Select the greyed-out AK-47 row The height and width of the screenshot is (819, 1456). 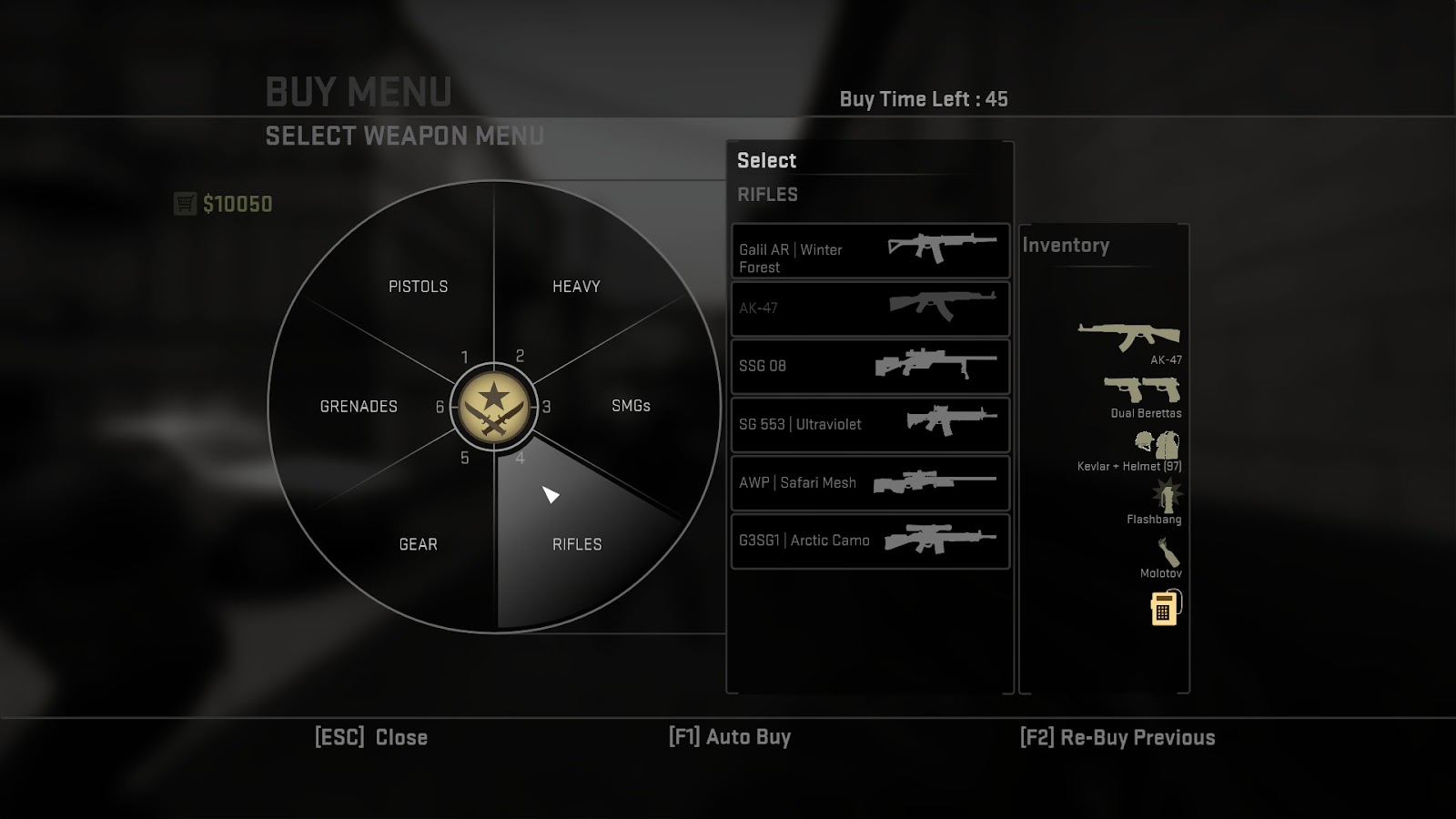click(870, 308)
